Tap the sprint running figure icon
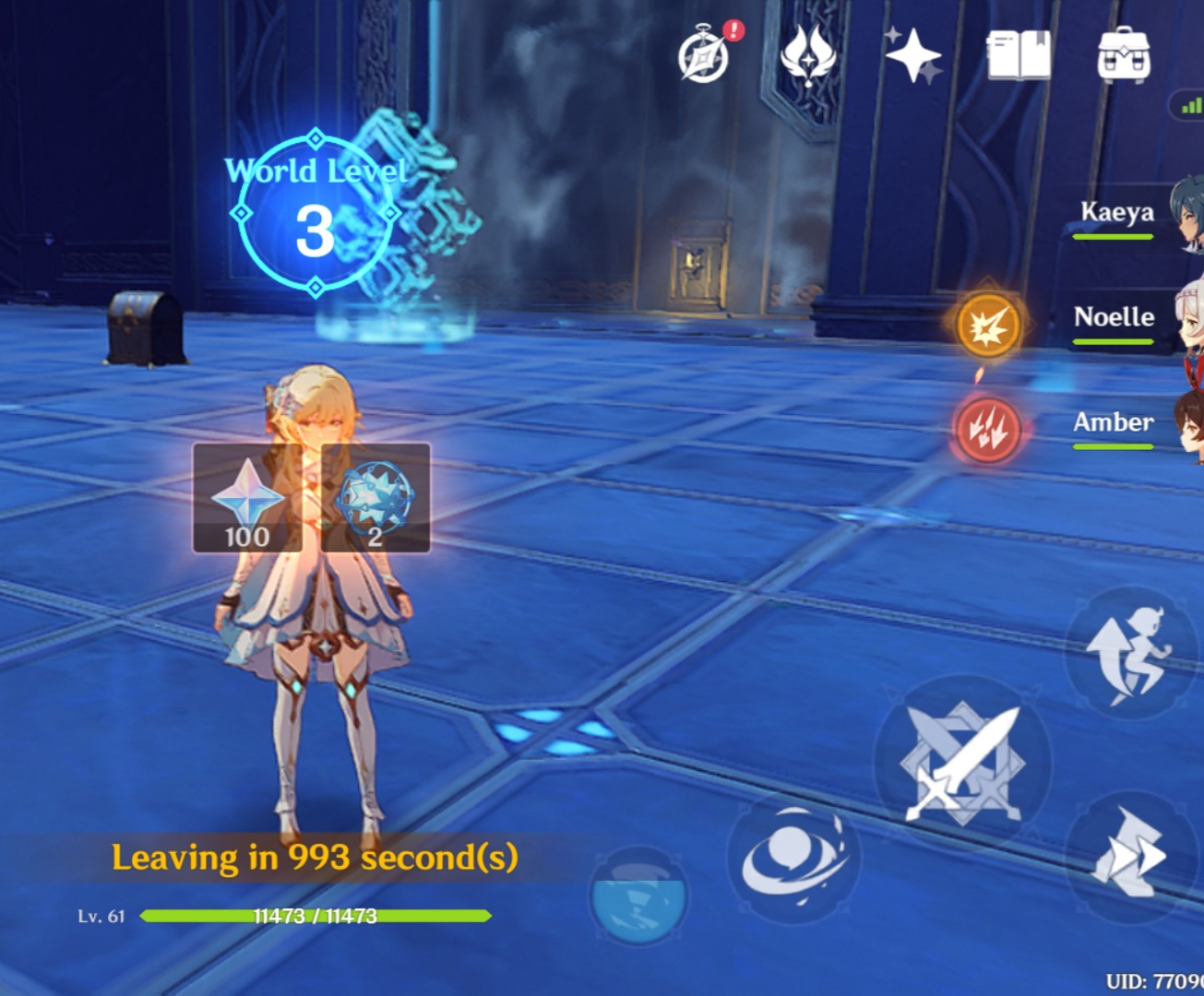 pos(1133,655)
